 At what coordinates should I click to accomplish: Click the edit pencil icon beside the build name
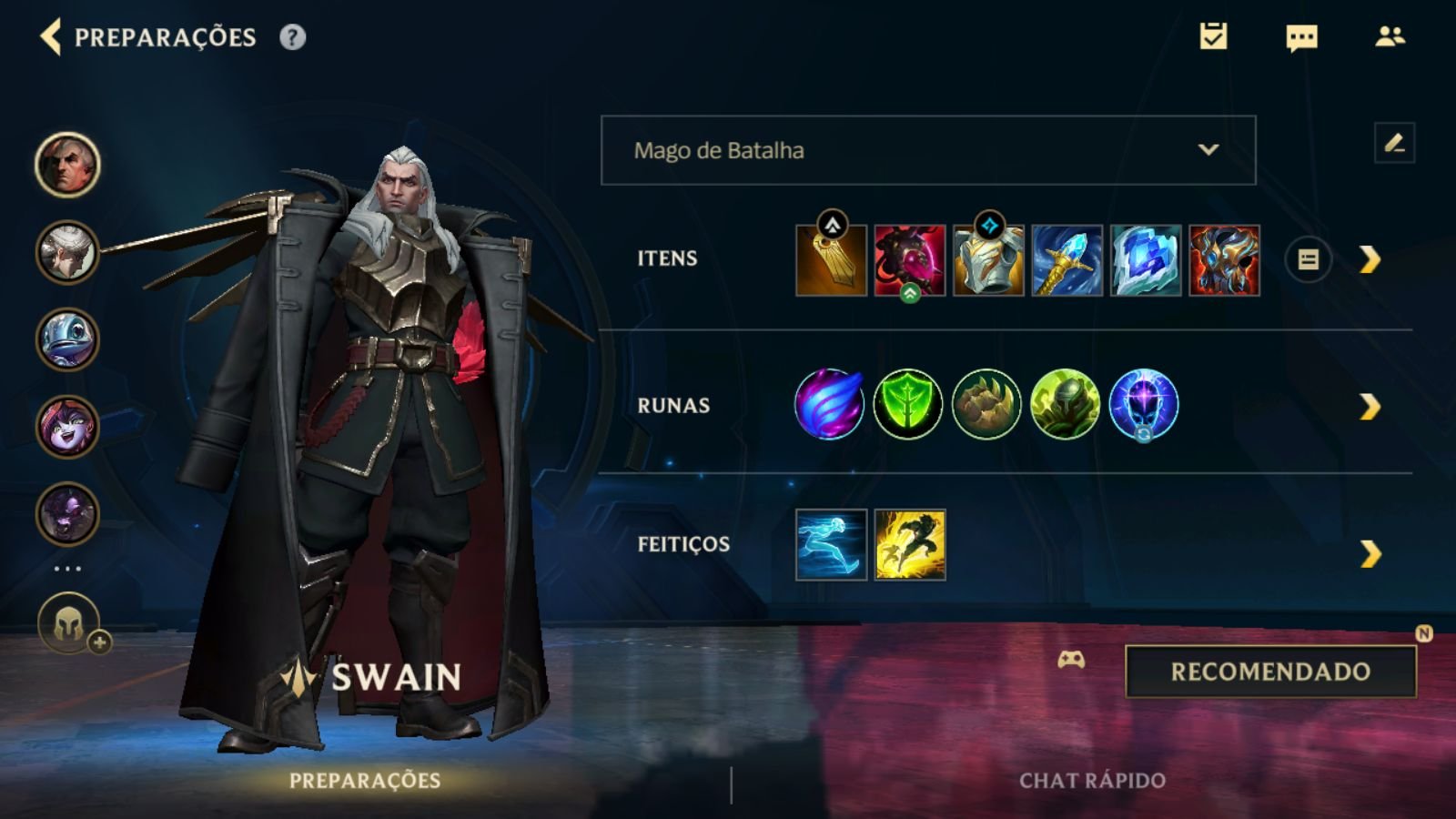[x=1394, y=143]
